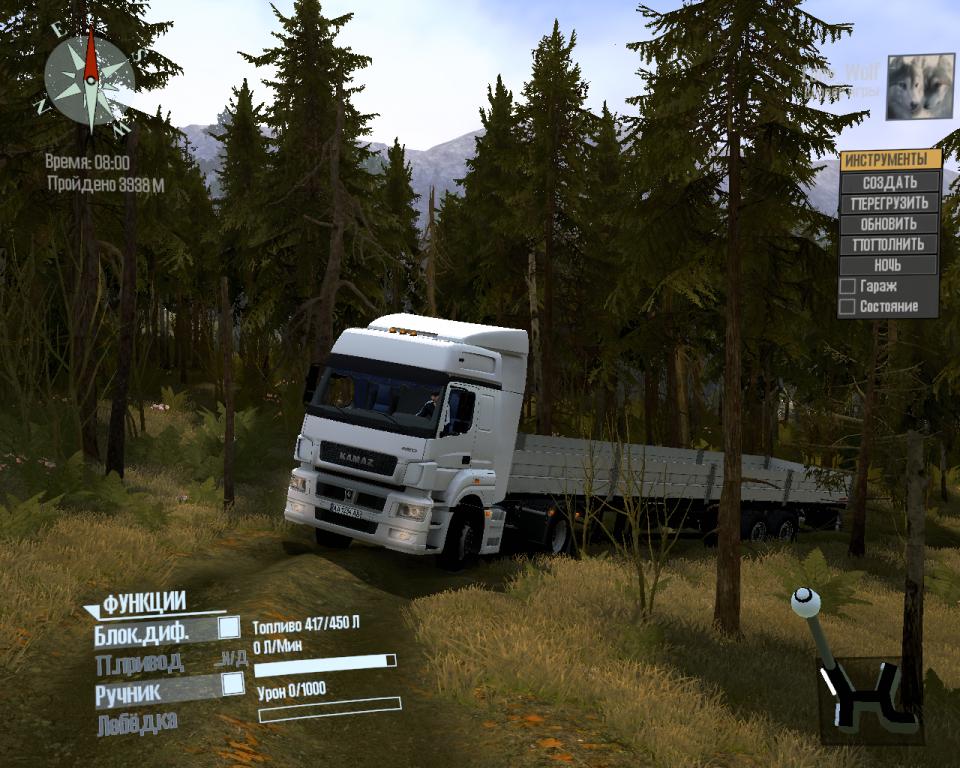The height and width of the screenshot is (768, 960).
Task: Toggle the Ручник handbrake checkbox
Action: coord(232,684)
